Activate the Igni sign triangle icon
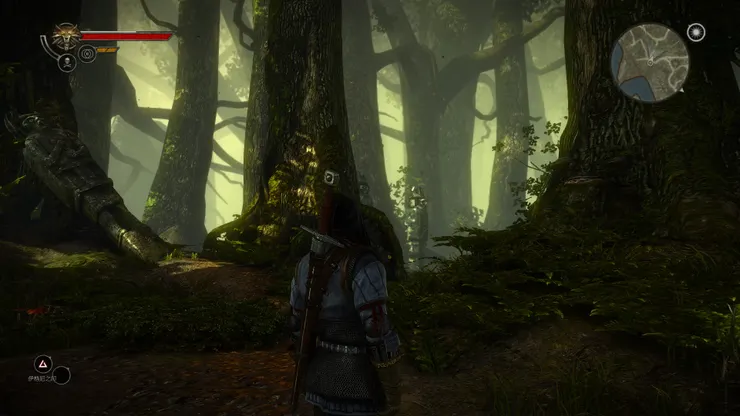This screenshot has width=740, height=416. 43,363
